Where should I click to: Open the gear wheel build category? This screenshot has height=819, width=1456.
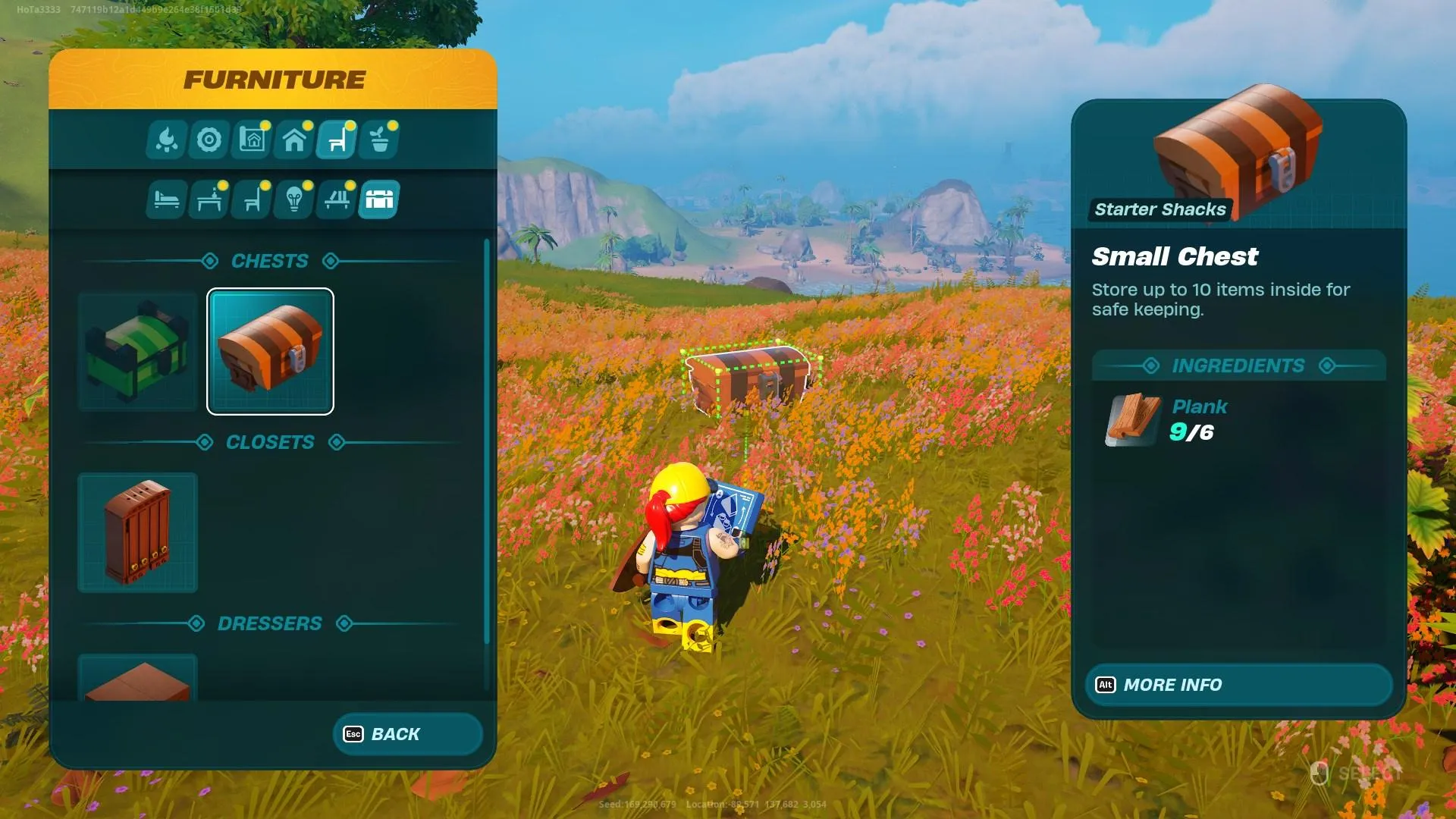pos(209,140)
